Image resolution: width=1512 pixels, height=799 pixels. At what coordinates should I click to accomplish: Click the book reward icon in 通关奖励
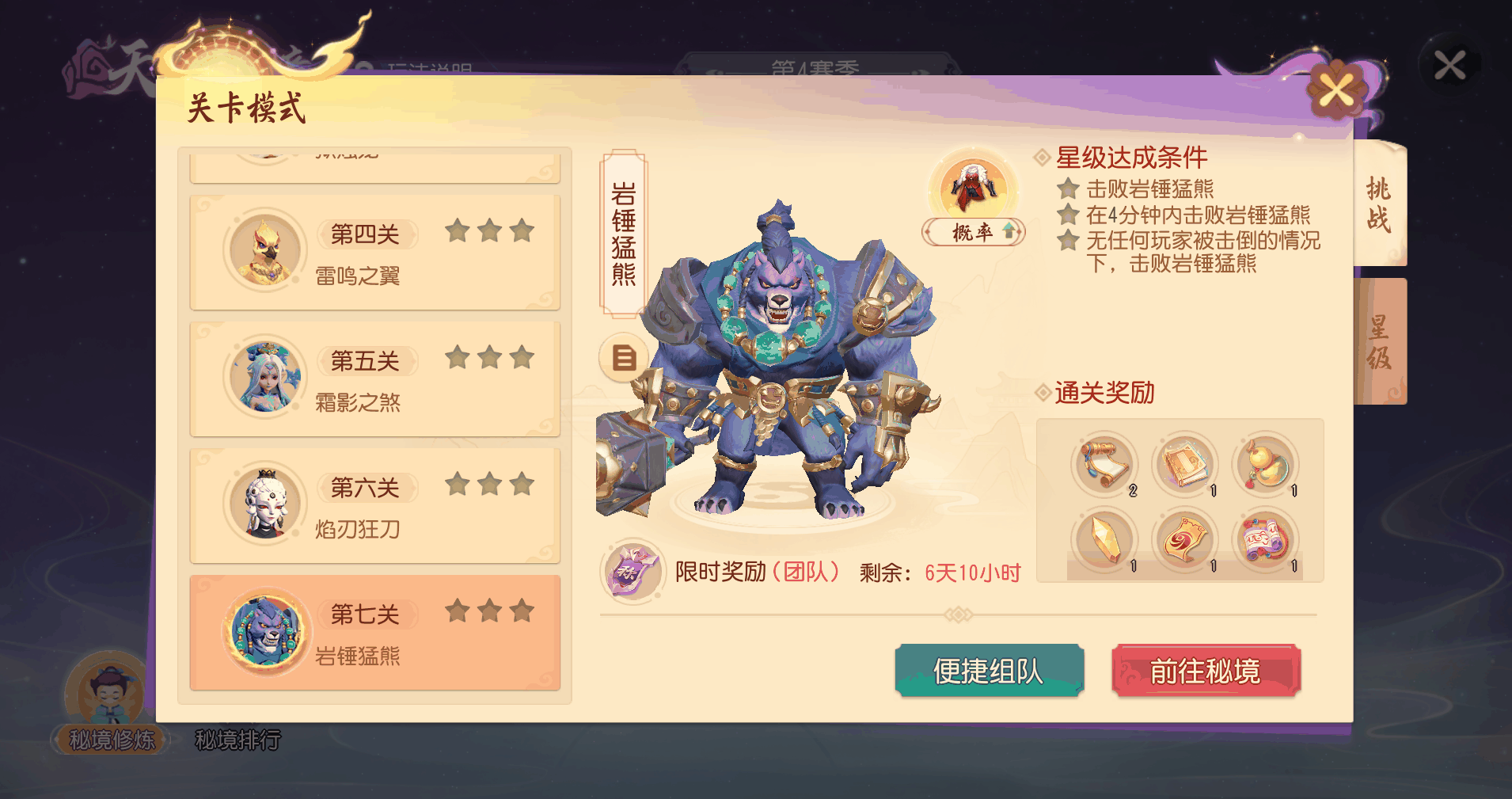pos(1185,463)
